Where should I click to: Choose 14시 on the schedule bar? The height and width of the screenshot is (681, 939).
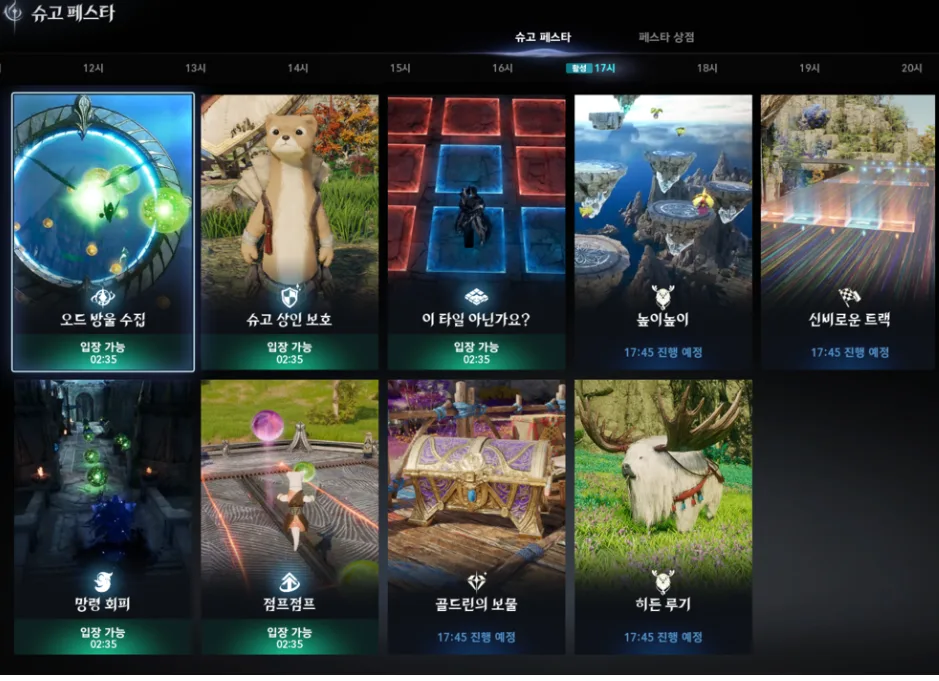coord(298,68)
